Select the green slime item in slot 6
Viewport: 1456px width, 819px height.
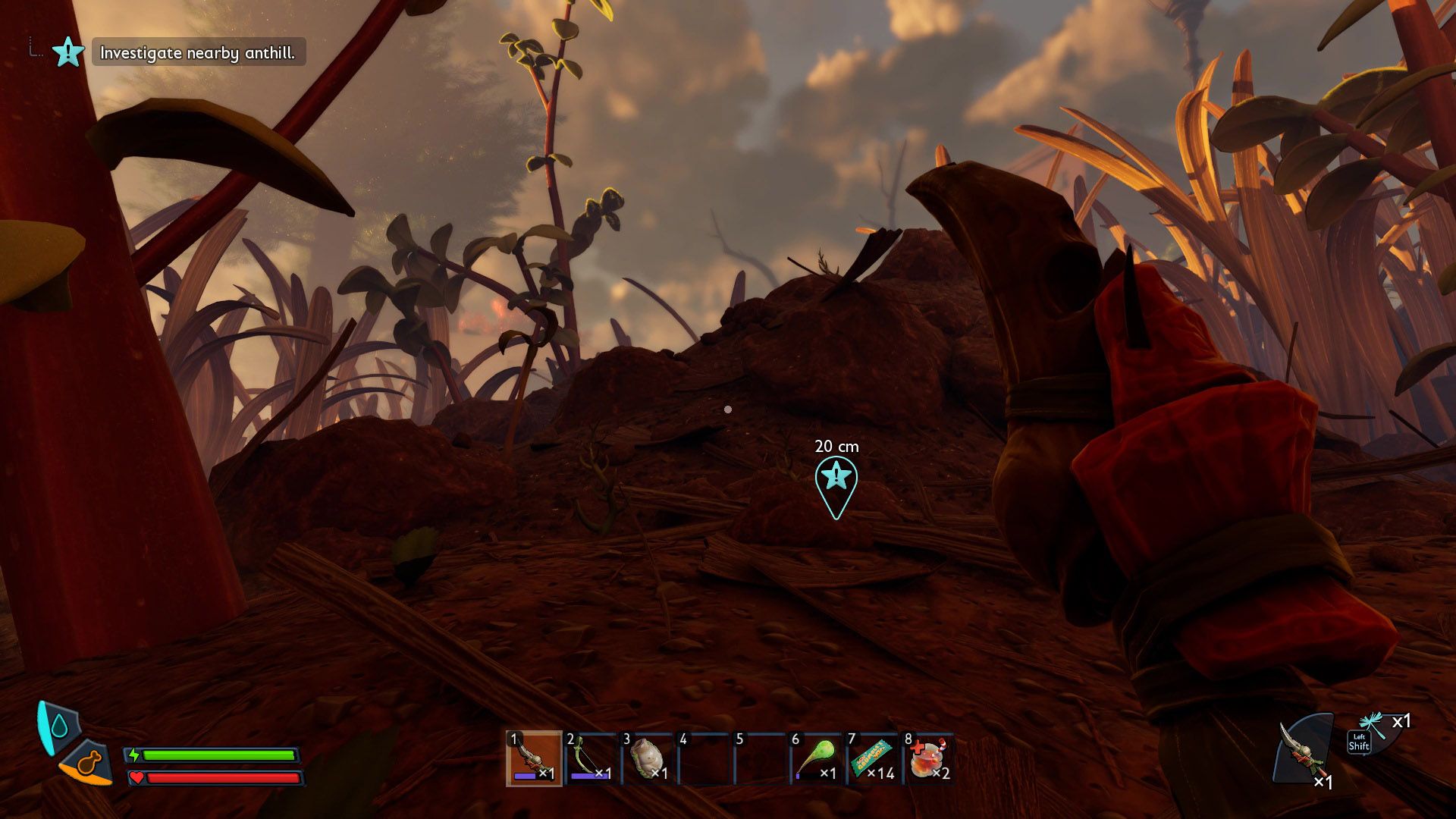(816, 758)
